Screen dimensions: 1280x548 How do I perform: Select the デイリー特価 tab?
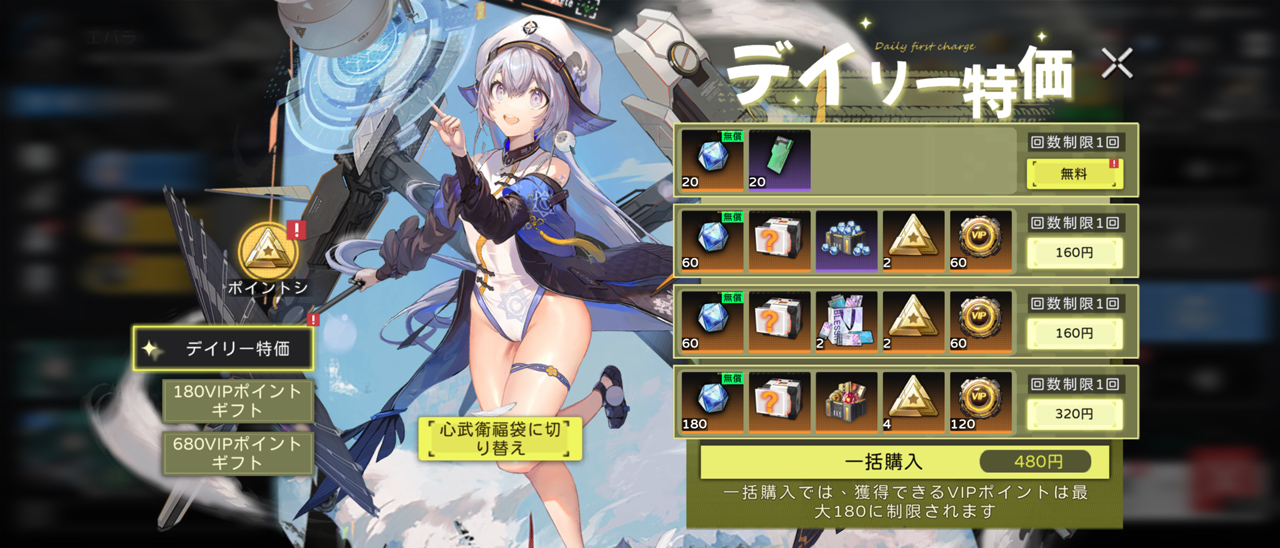[x=223, y=349]
